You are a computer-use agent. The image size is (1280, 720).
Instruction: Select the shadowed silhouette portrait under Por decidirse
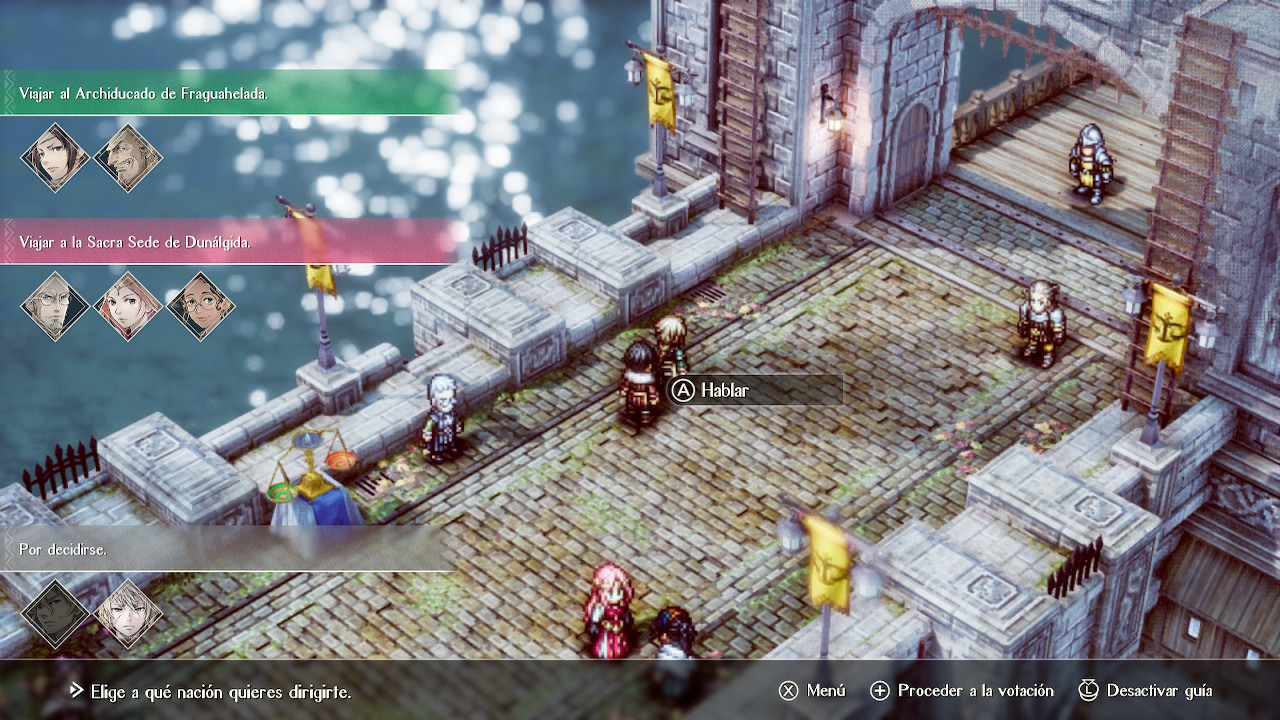point(56,613)
